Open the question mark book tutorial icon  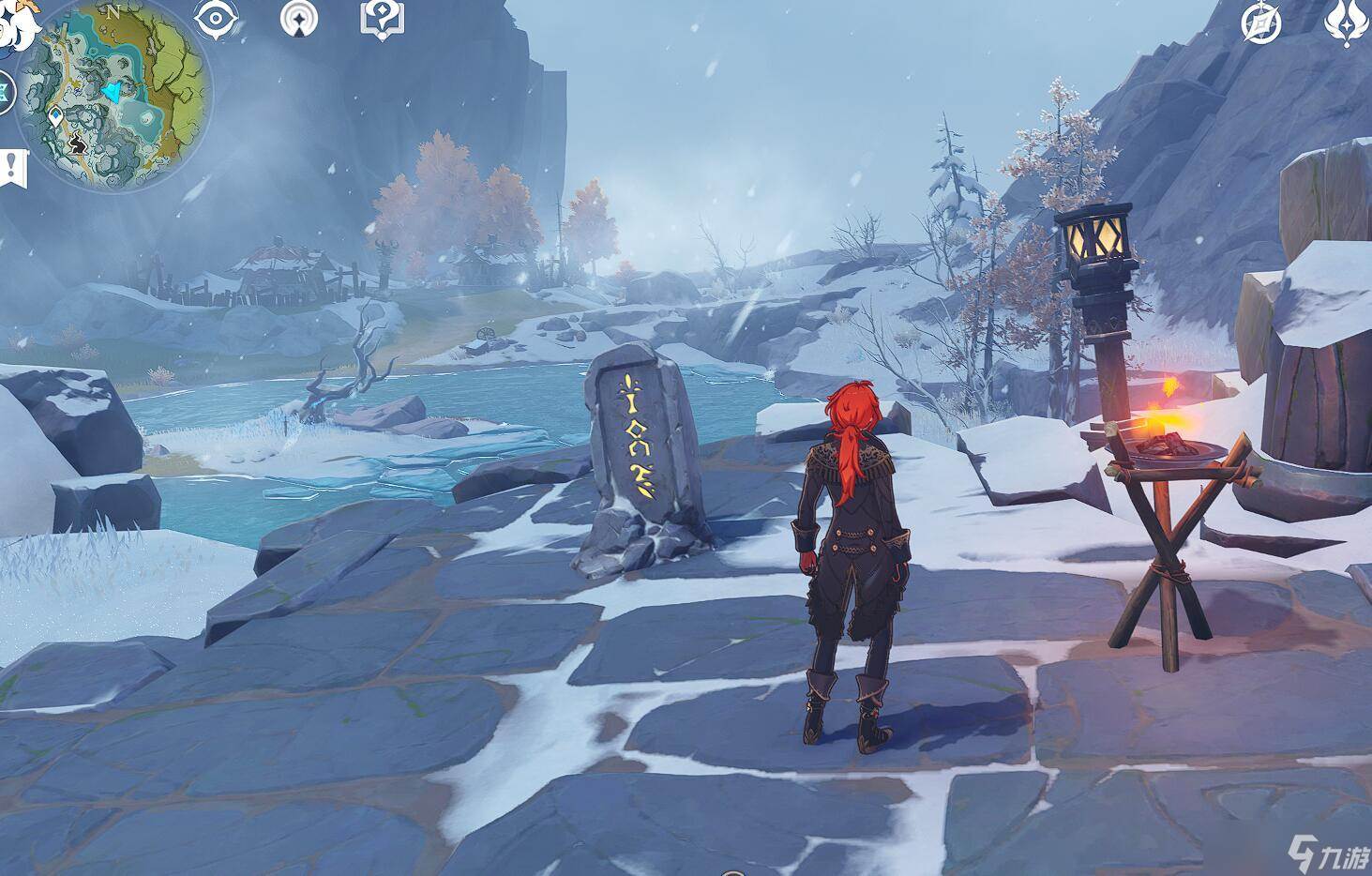pos(382,20)
